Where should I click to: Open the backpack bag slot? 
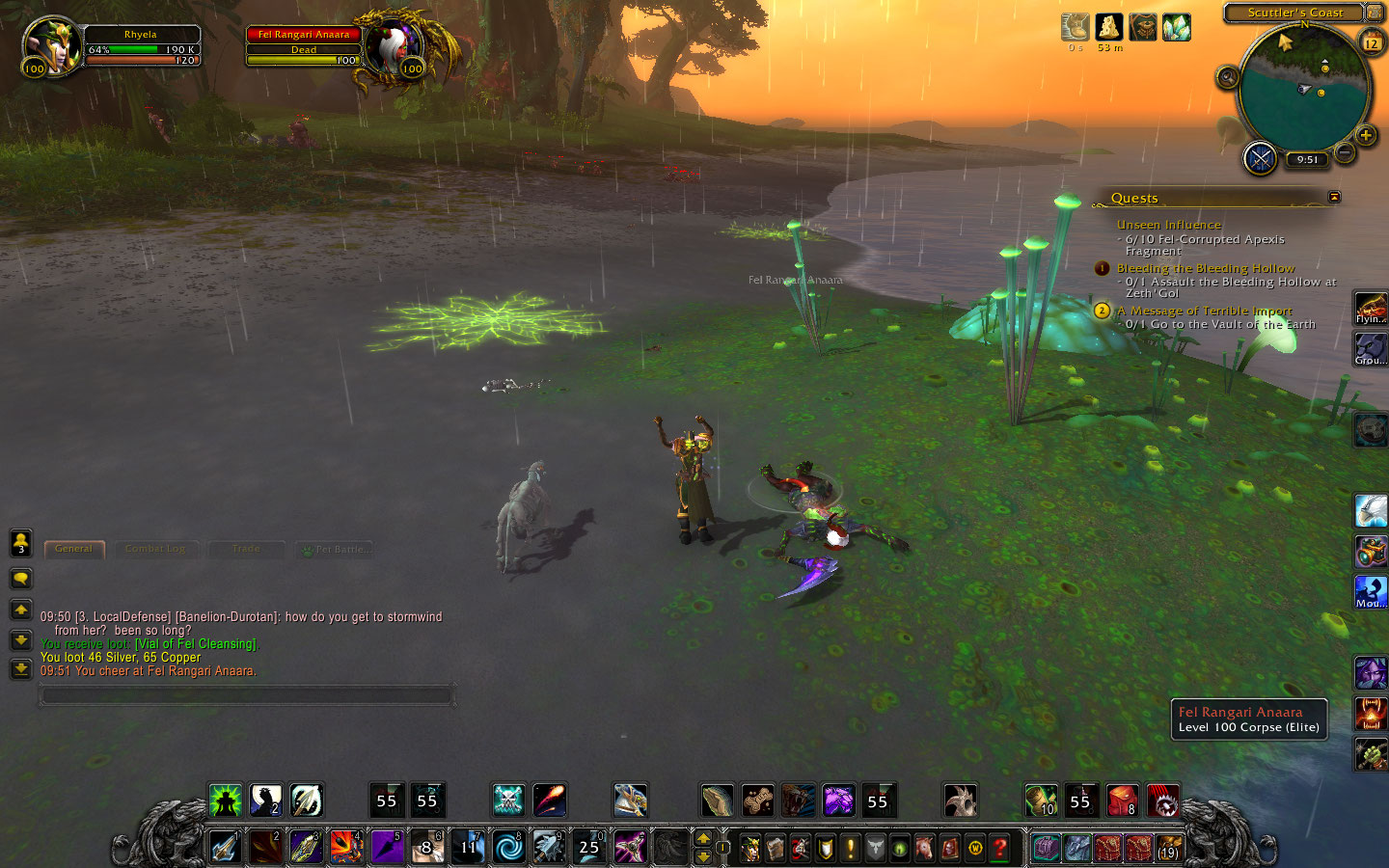tap(1168, 849)
